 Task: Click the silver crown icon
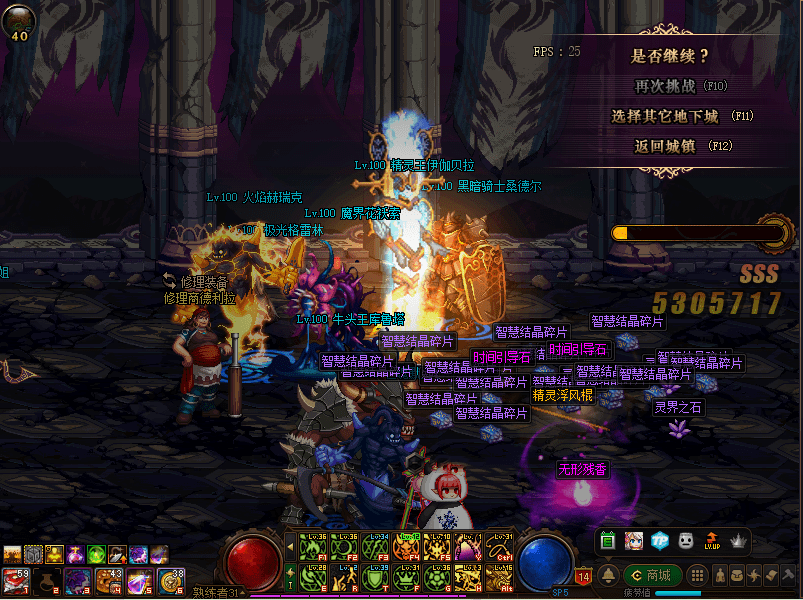(739, 541)
